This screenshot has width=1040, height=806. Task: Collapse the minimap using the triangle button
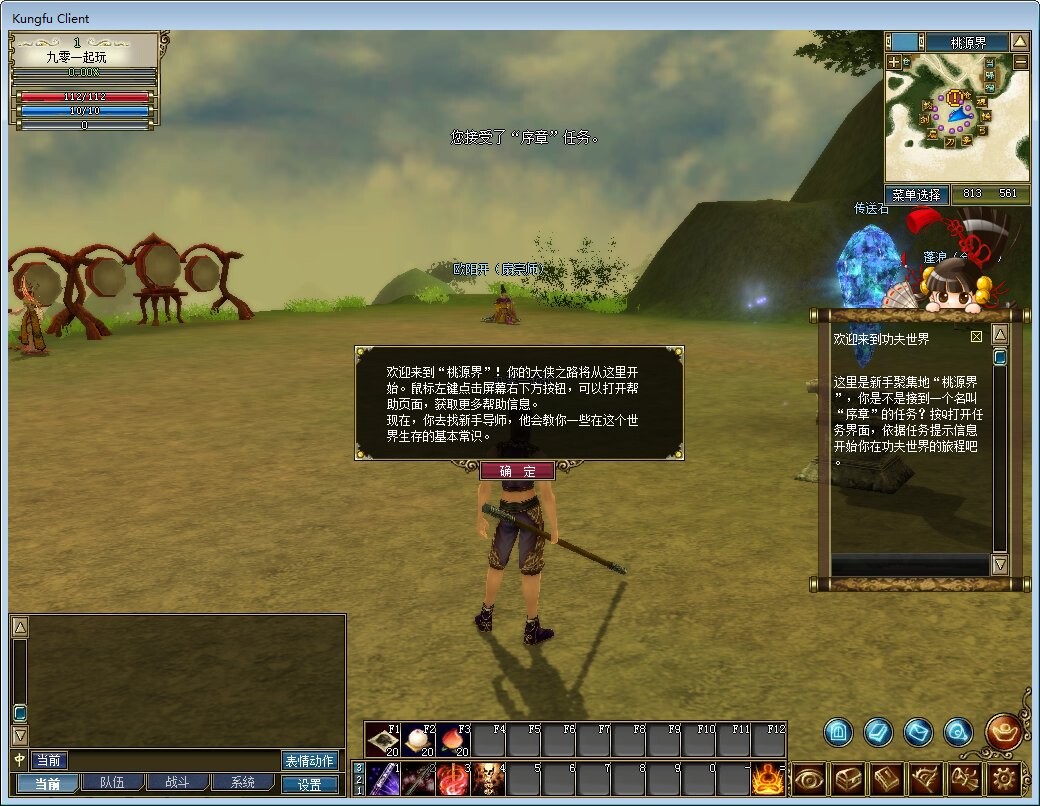1019,42
